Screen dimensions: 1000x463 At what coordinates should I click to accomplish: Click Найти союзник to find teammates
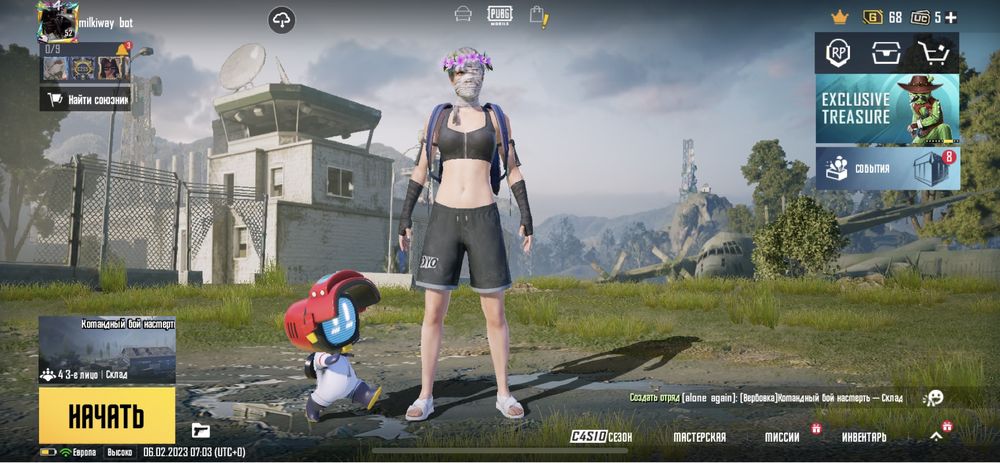86,99
